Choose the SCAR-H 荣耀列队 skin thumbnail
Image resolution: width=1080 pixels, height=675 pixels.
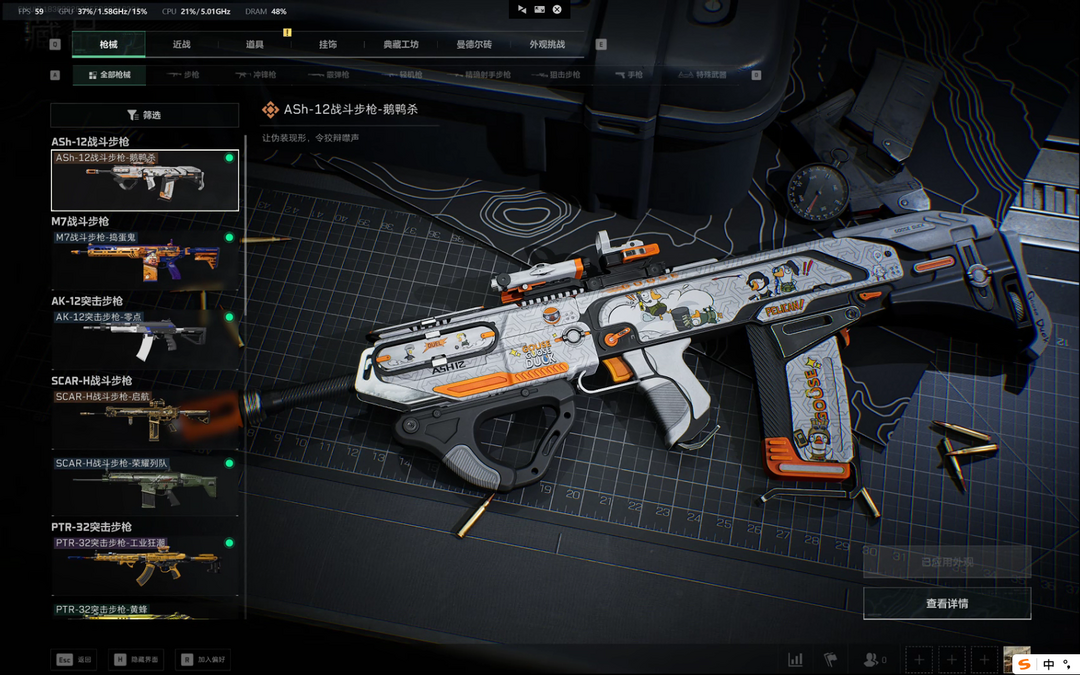click(x=145, y=486)
